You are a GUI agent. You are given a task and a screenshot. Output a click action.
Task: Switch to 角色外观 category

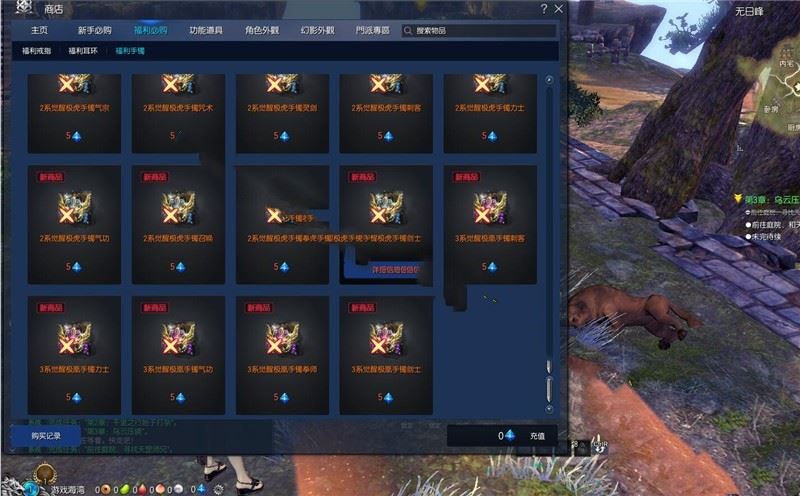pos(263,31)
